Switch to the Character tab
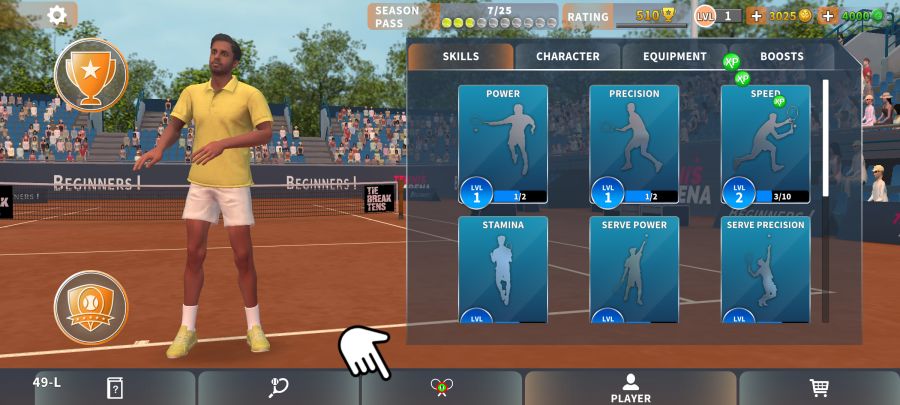Screen dimensions: 900x405 (568, 57)
